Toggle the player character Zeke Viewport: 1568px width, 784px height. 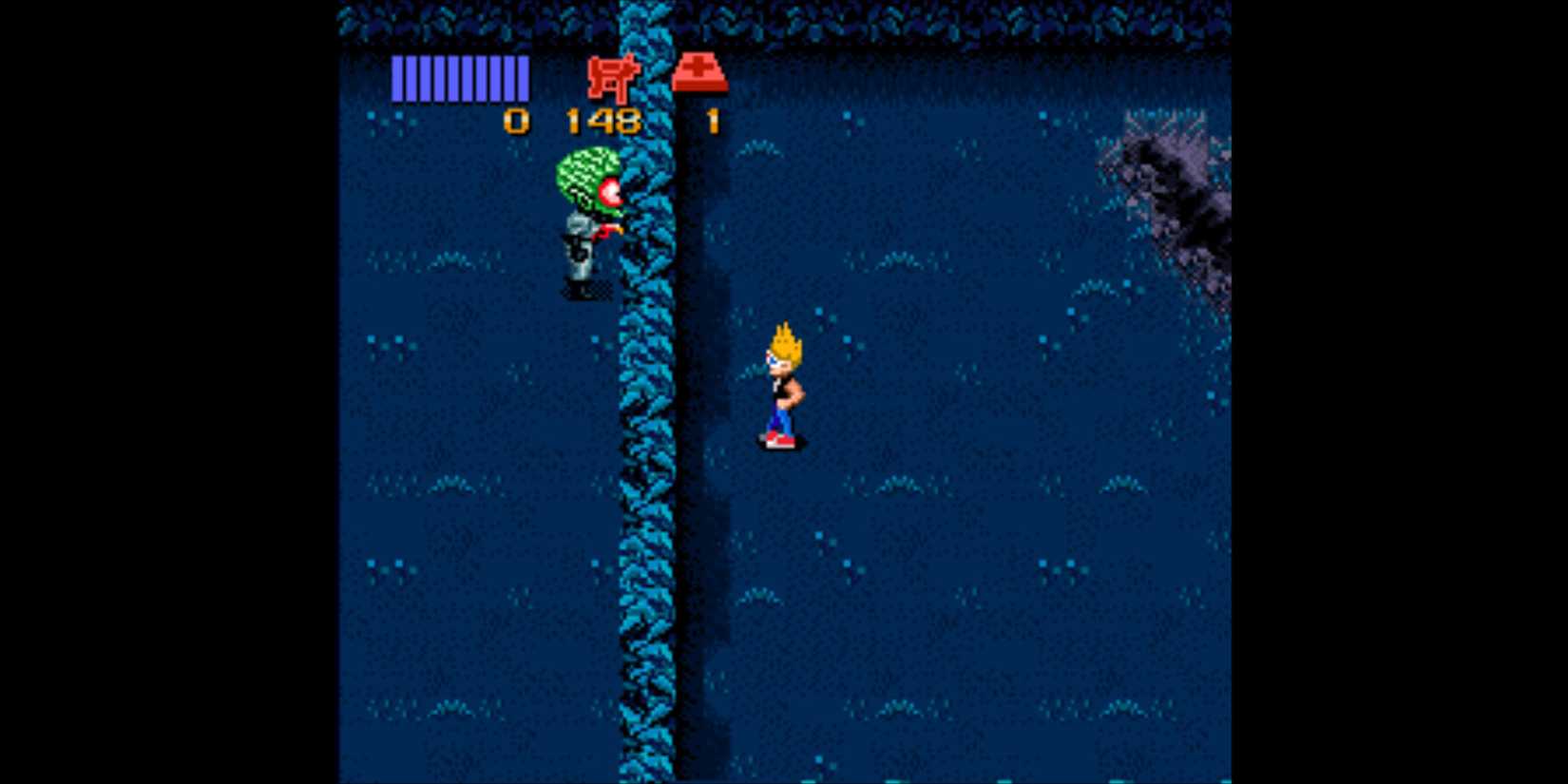(x=781, y=385)
